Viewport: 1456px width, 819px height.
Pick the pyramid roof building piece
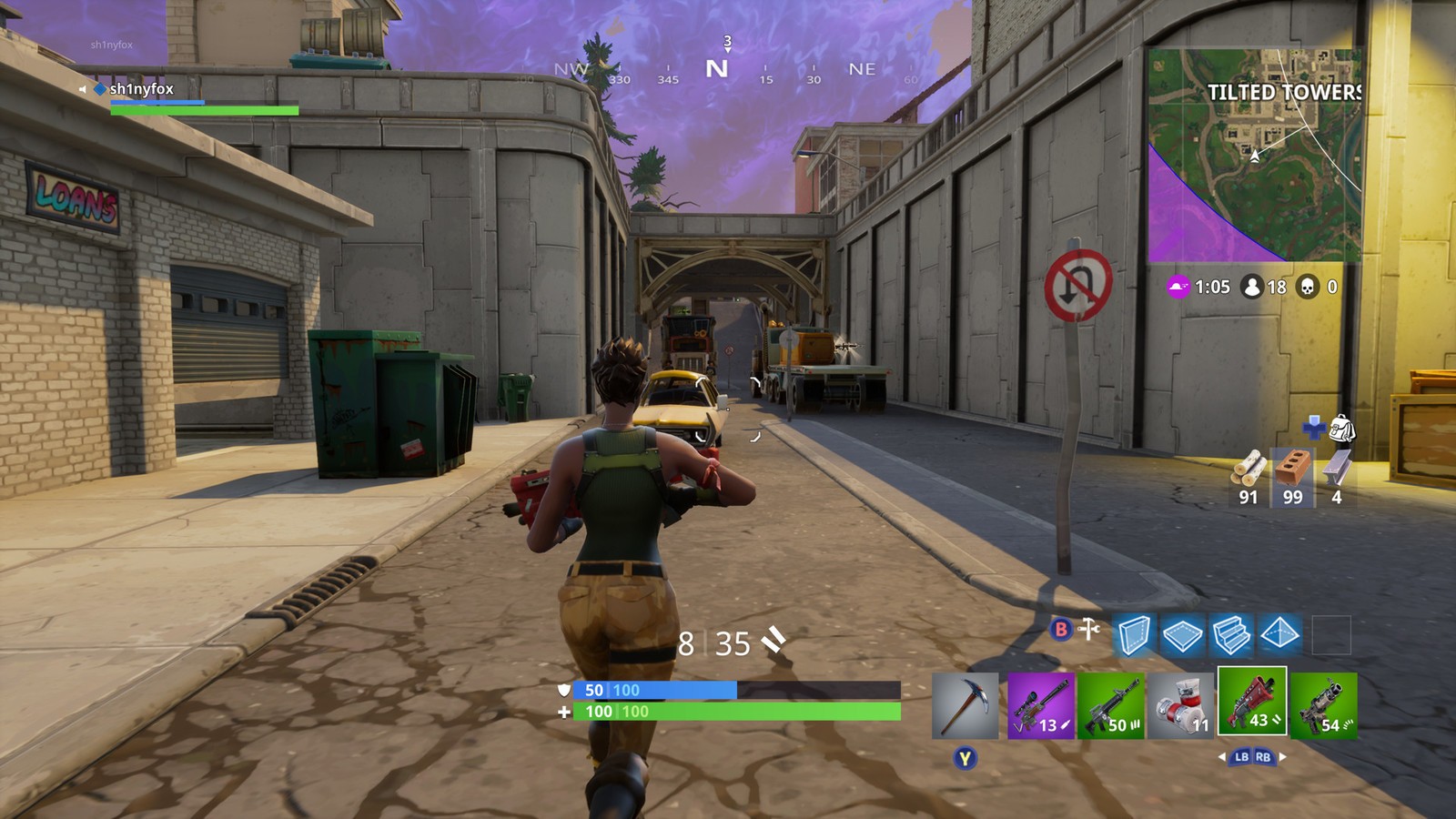coord(1279,635)
